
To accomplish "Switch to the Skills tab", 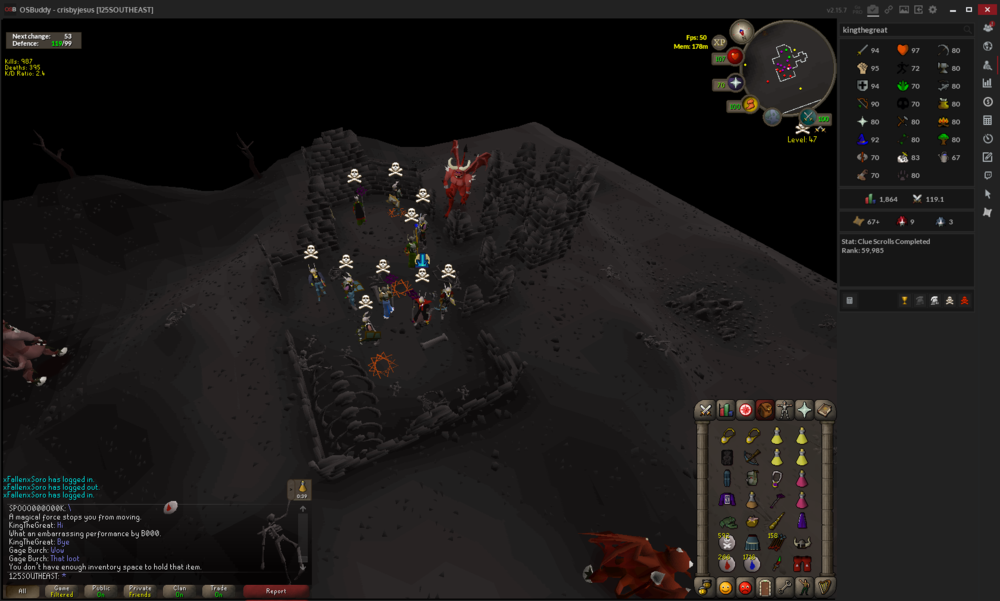I will pos(725,410).
